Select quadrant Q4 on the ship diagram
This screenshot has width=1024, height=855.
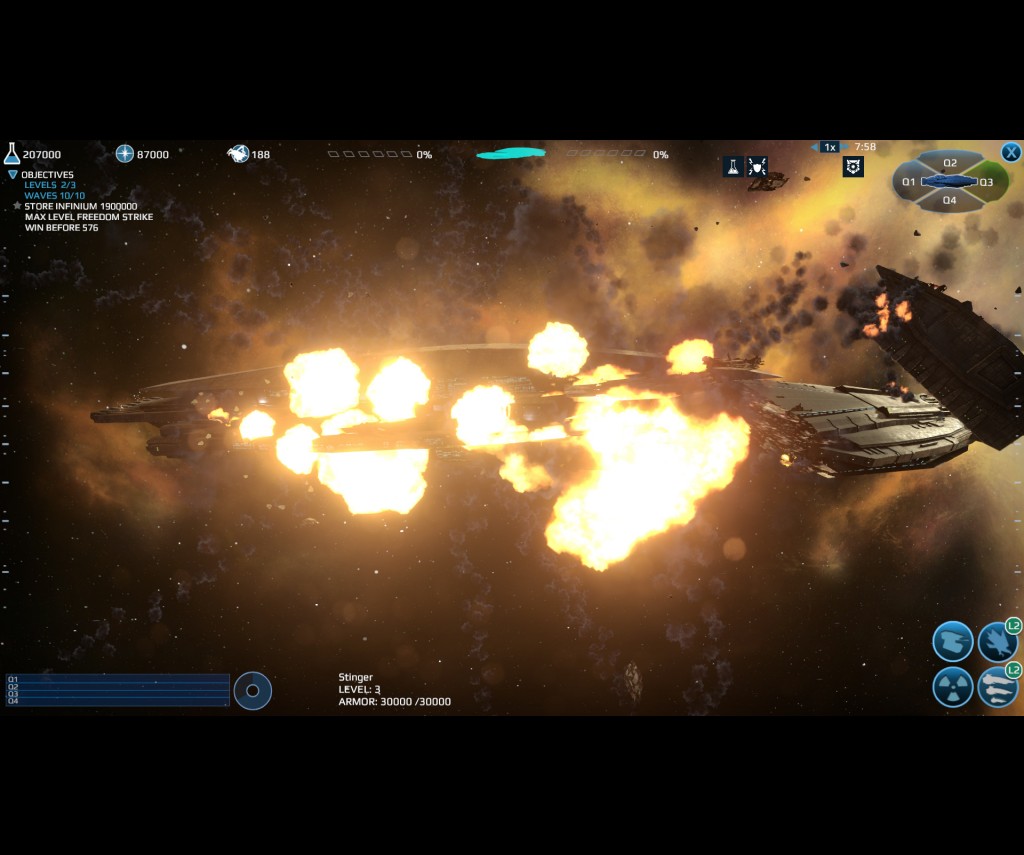click(950, 200)
